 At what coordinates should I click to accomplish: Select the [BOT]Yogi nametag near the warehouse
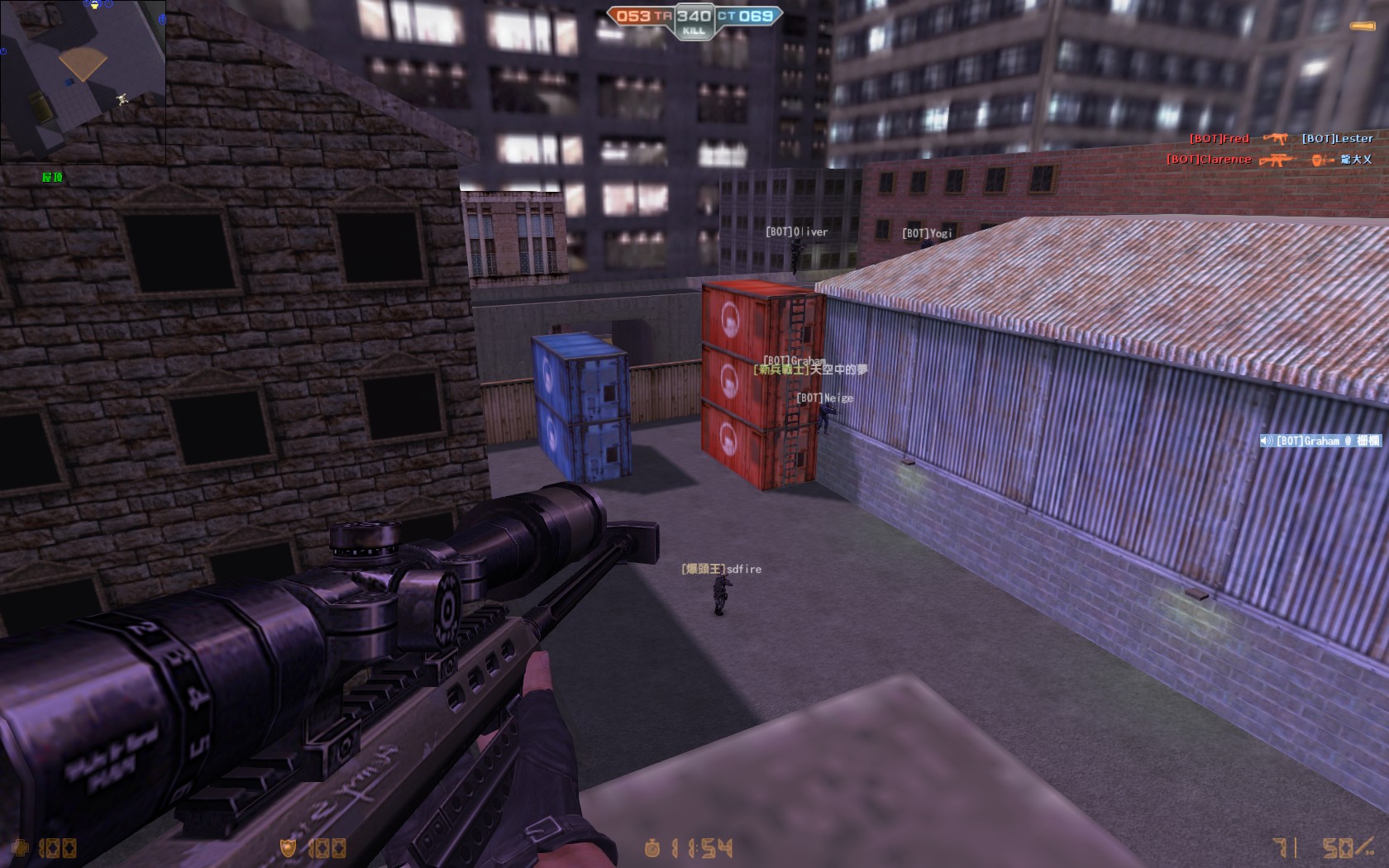point(928,234)
